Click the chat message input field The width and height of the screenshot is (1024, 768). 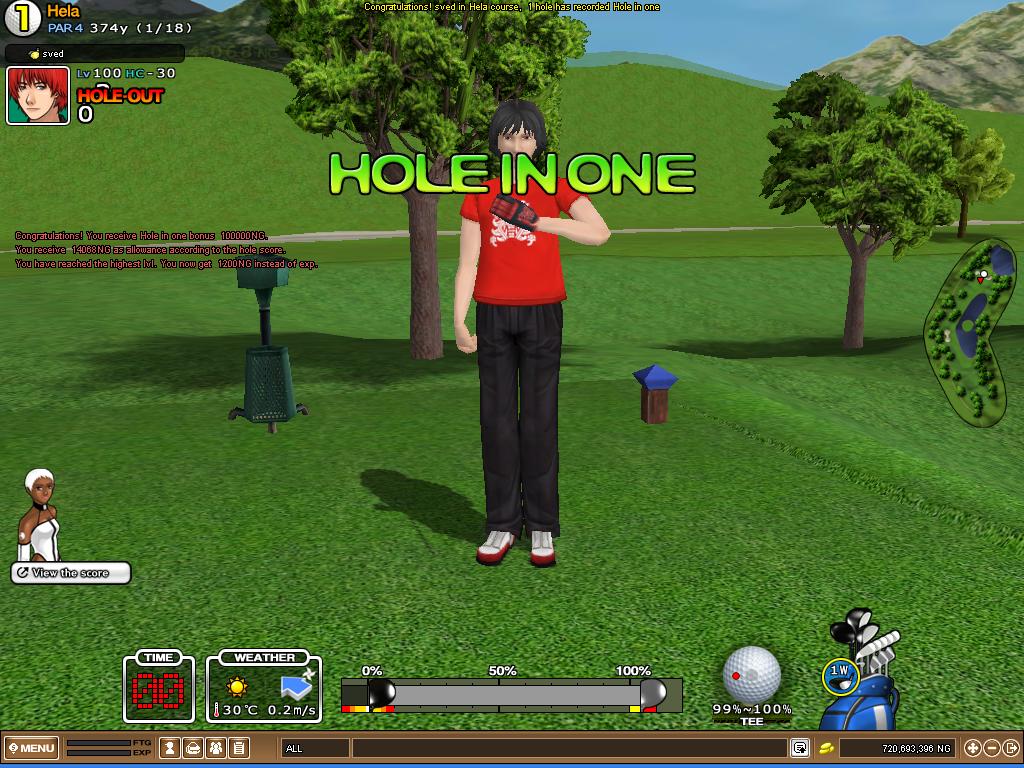(x=570, y=748)
